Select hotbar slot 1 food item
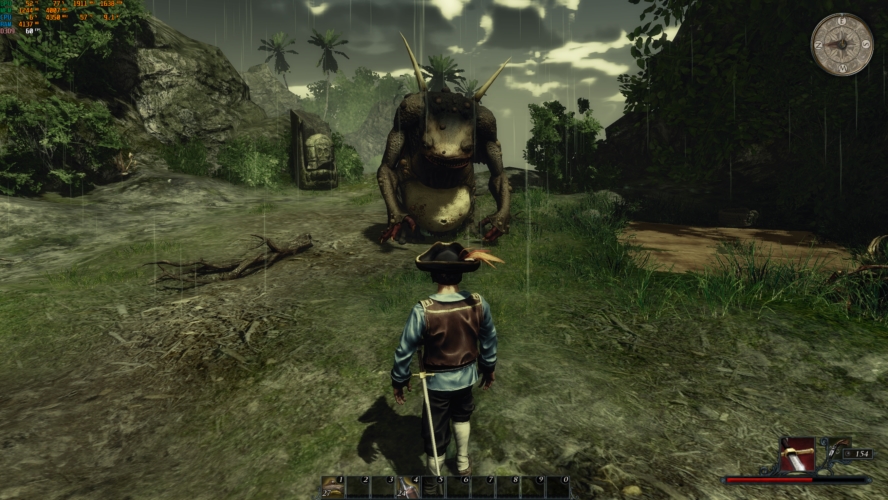The image size is (888, 500). click(x=333, y=487)
